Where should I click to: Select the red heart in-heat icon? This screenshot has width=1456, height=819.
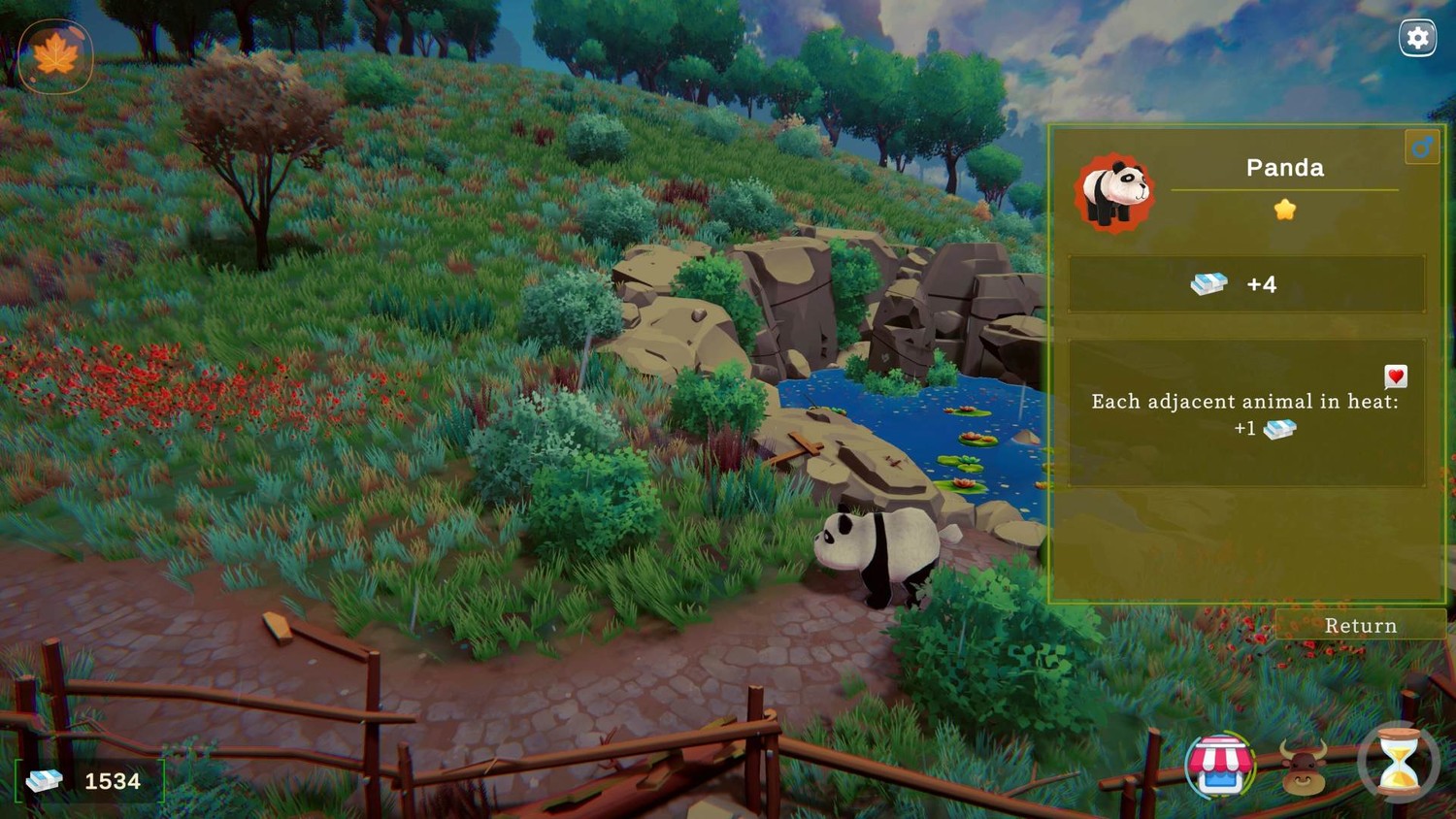pos(1396,377)
